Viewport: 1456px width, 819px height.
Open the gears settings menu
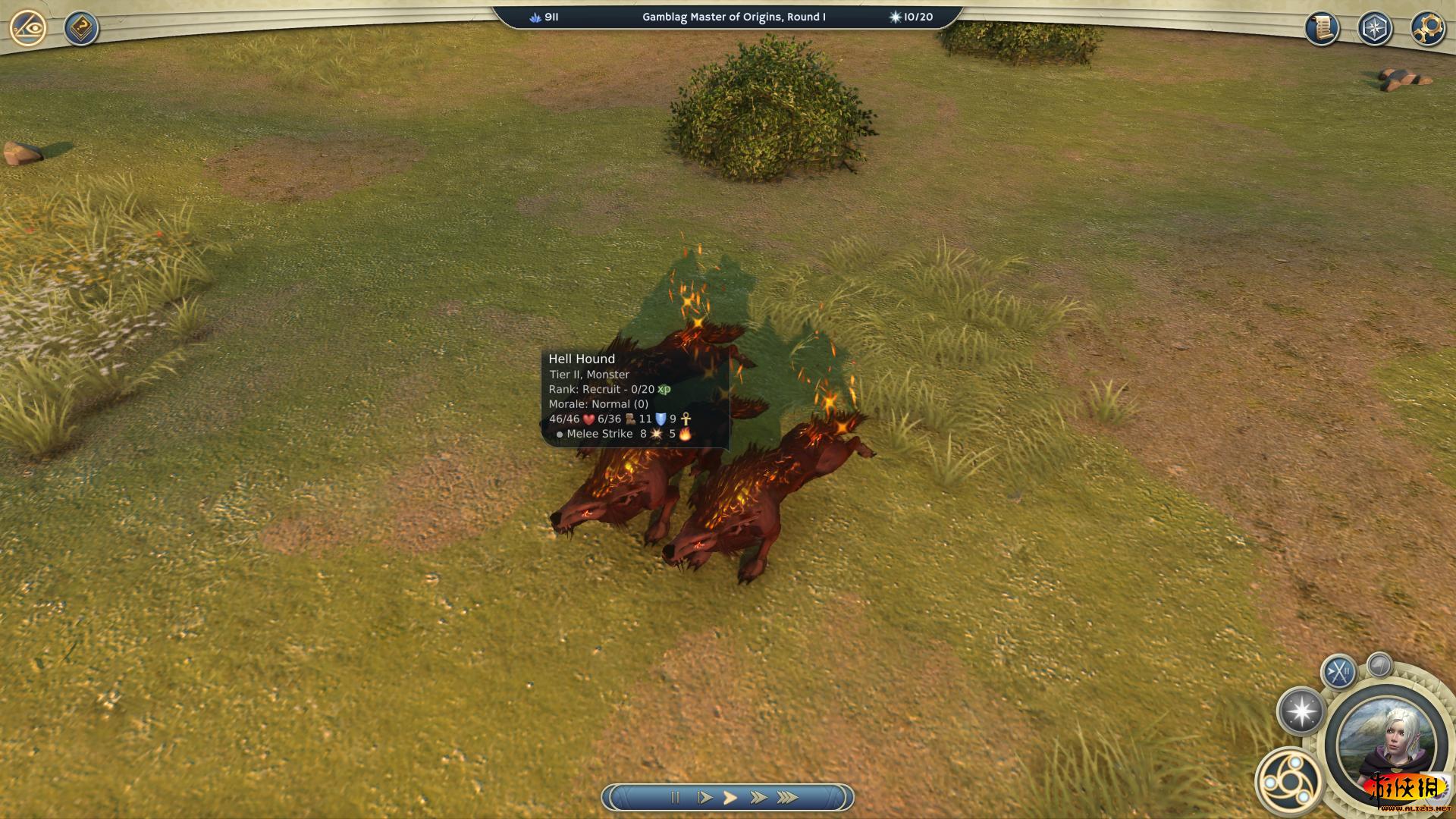click(x=1427, y=29)
